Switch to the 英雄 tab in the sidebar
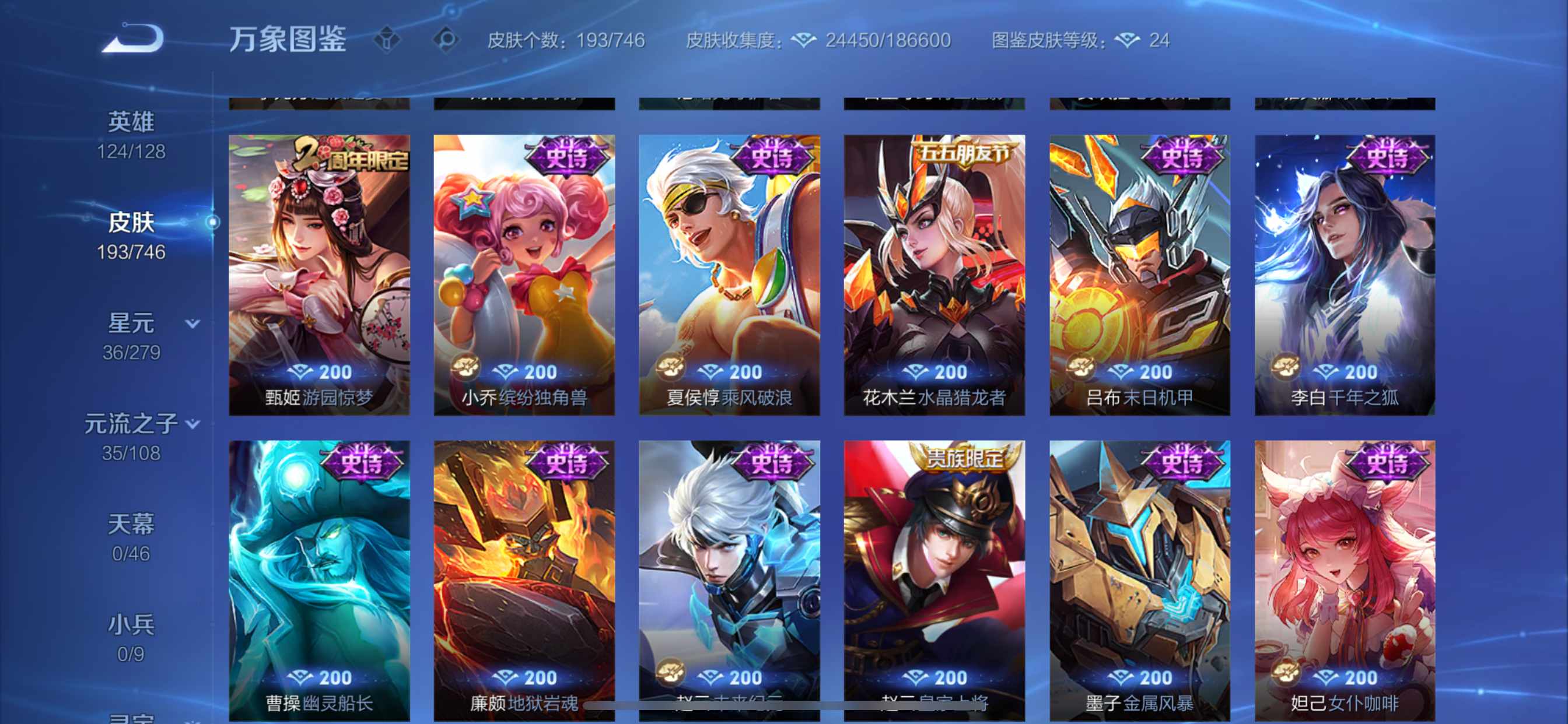The width and height of the screenshot is (1568, 724). [131, 121]
